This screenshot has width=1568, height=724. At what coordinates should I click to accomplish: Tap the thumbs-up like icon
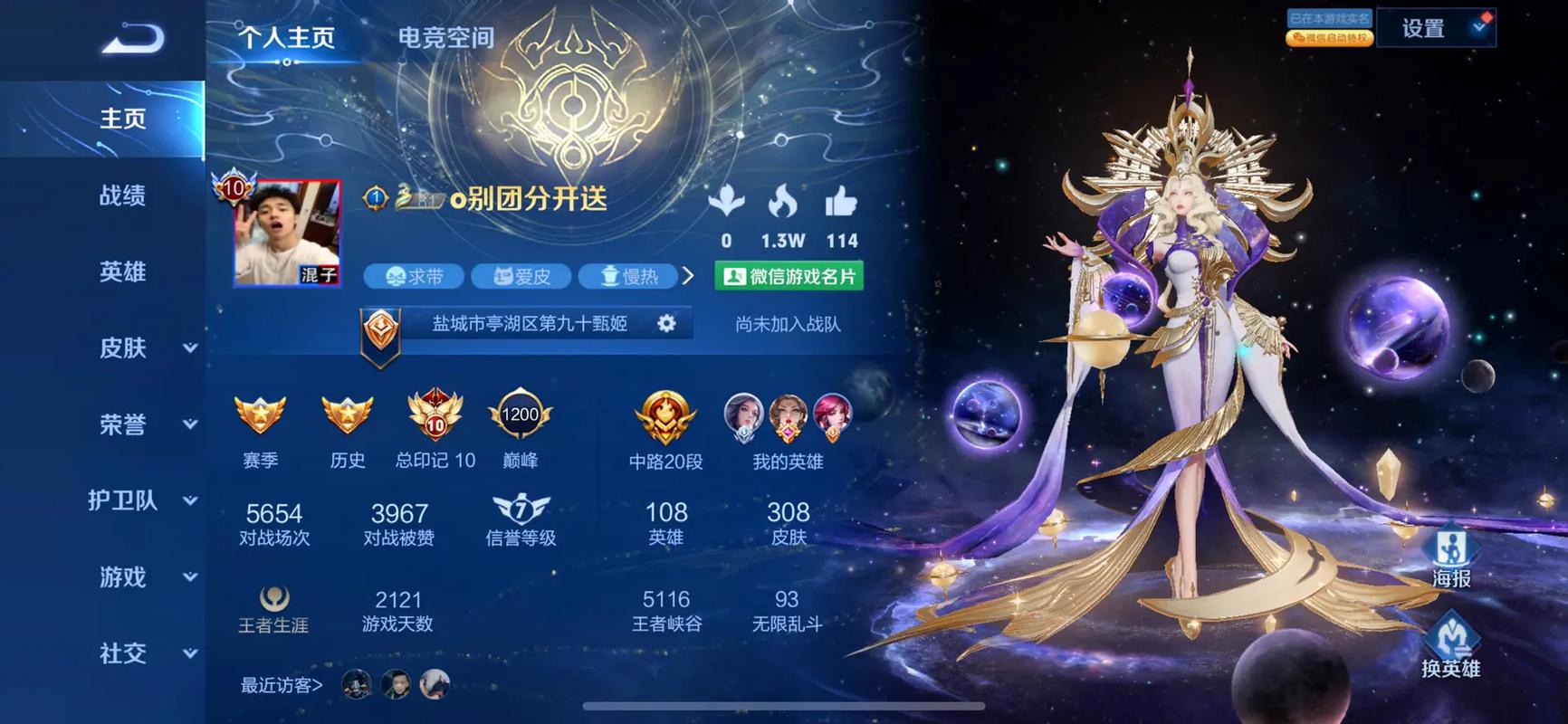tap(841, 203)
